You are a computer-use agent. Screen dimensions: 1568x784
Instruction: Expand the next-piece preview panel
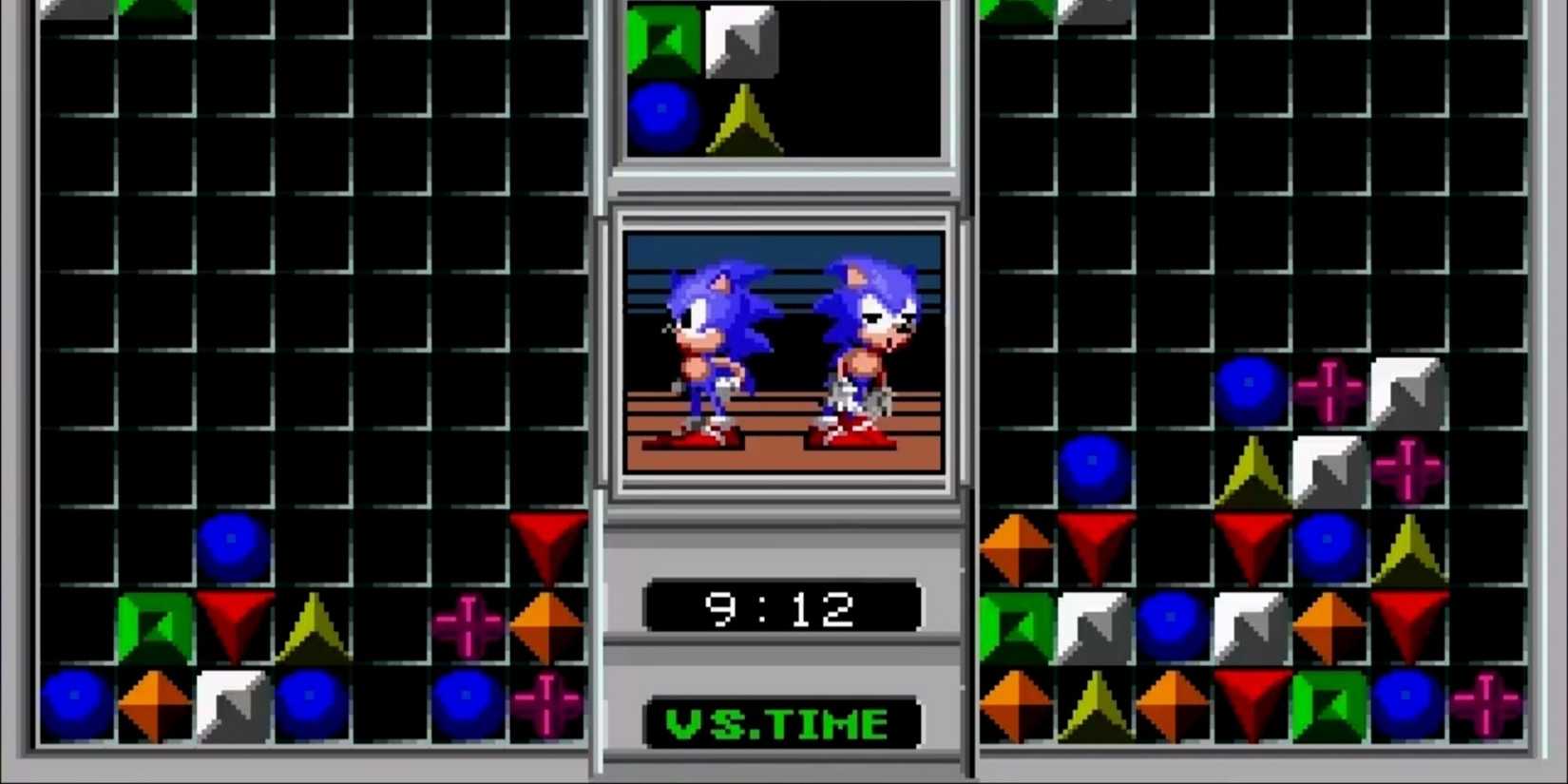pos(784,81)
